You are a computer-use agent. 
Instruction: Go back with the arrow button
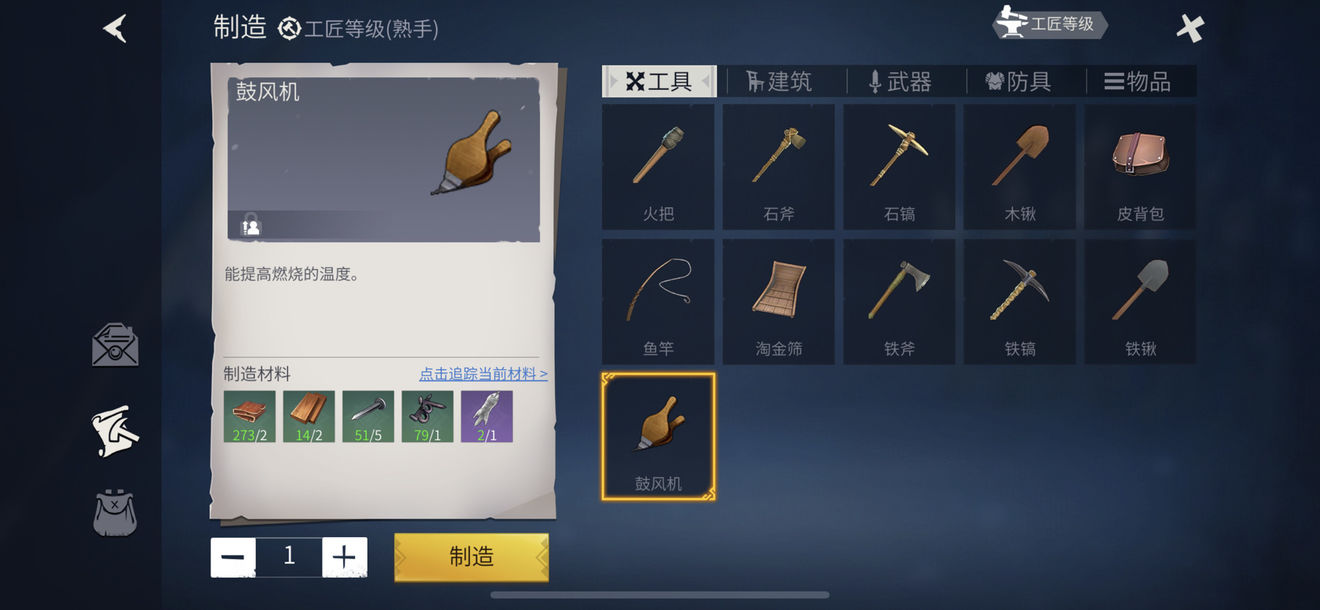tap(115, 28)
